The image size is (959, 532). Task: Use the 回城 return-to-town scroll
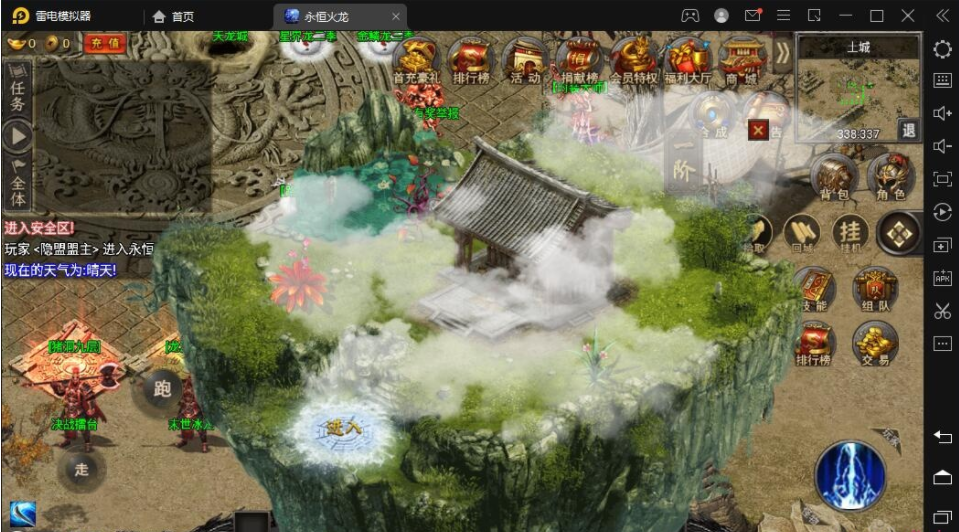(x=801, y=235)
